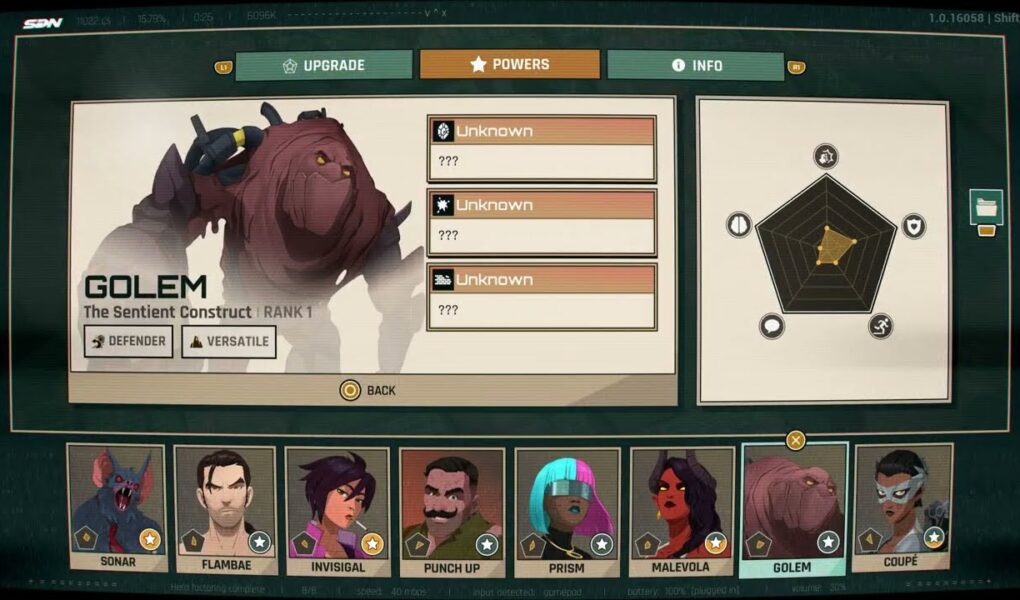The width and height of the screenshot is (1020, 600).
Task: Click the Defender role tag
Action: coord(128,342)
